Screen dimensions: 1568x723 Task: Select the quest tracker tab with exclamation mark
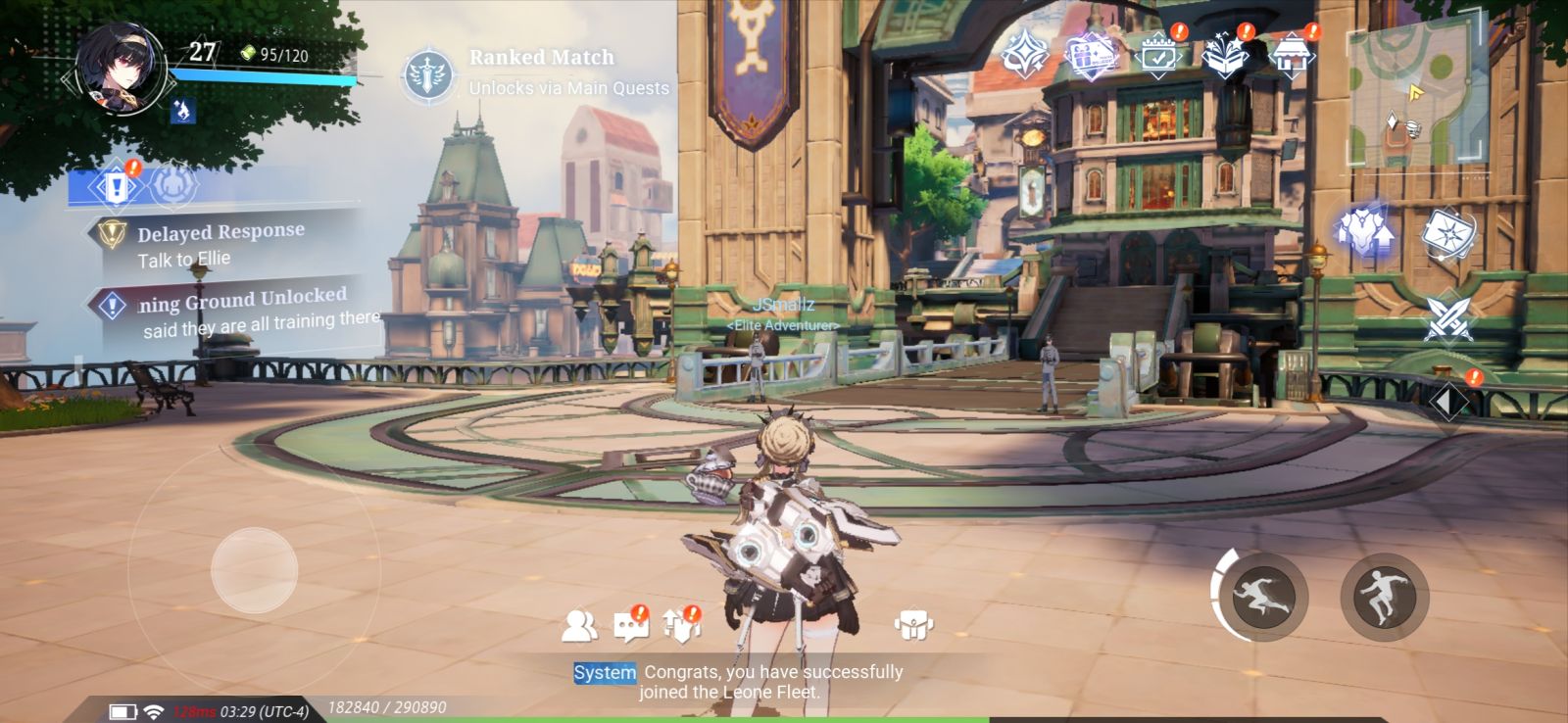point(117,185)
